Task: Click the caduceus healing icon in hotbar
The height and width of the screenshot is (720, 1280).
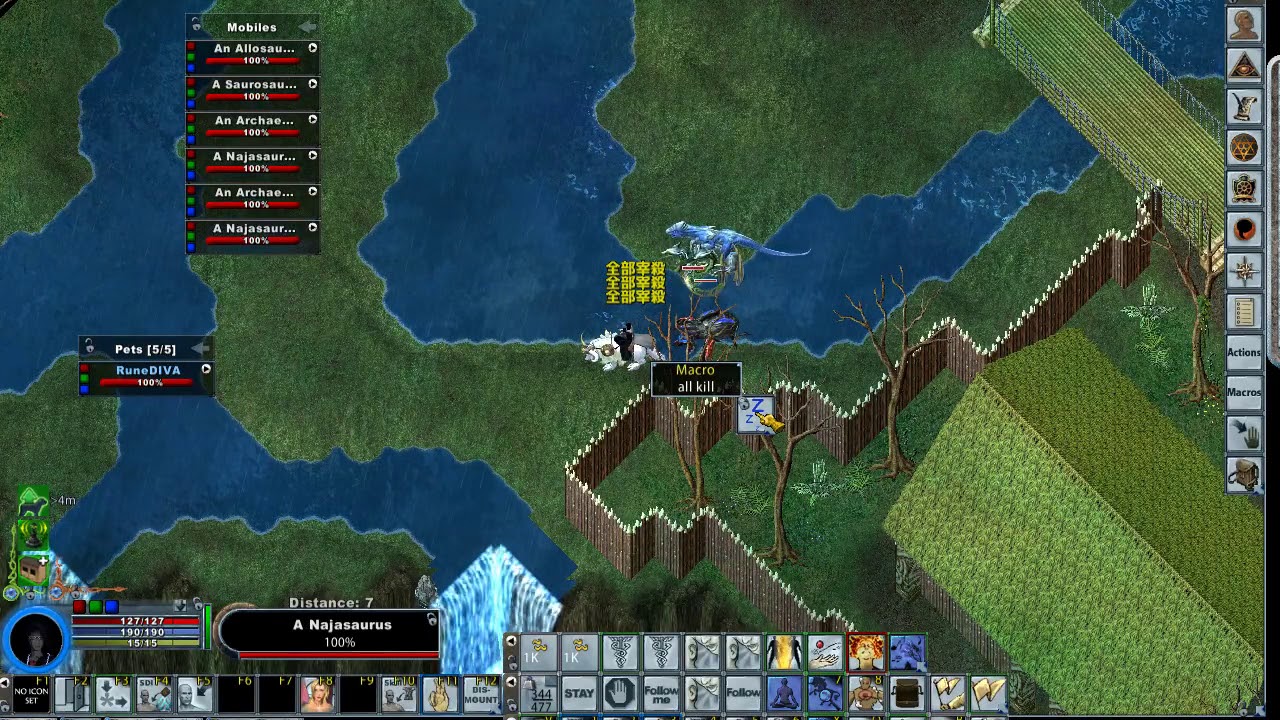Action: 620,653
